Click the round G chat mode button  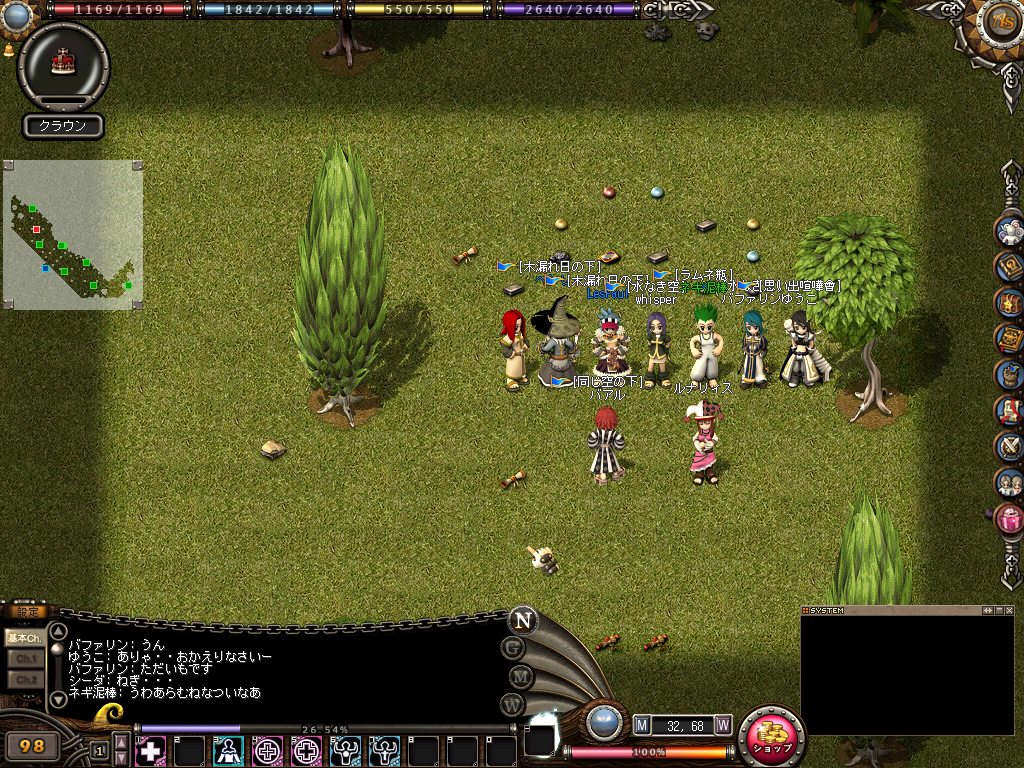click(512, 647)
